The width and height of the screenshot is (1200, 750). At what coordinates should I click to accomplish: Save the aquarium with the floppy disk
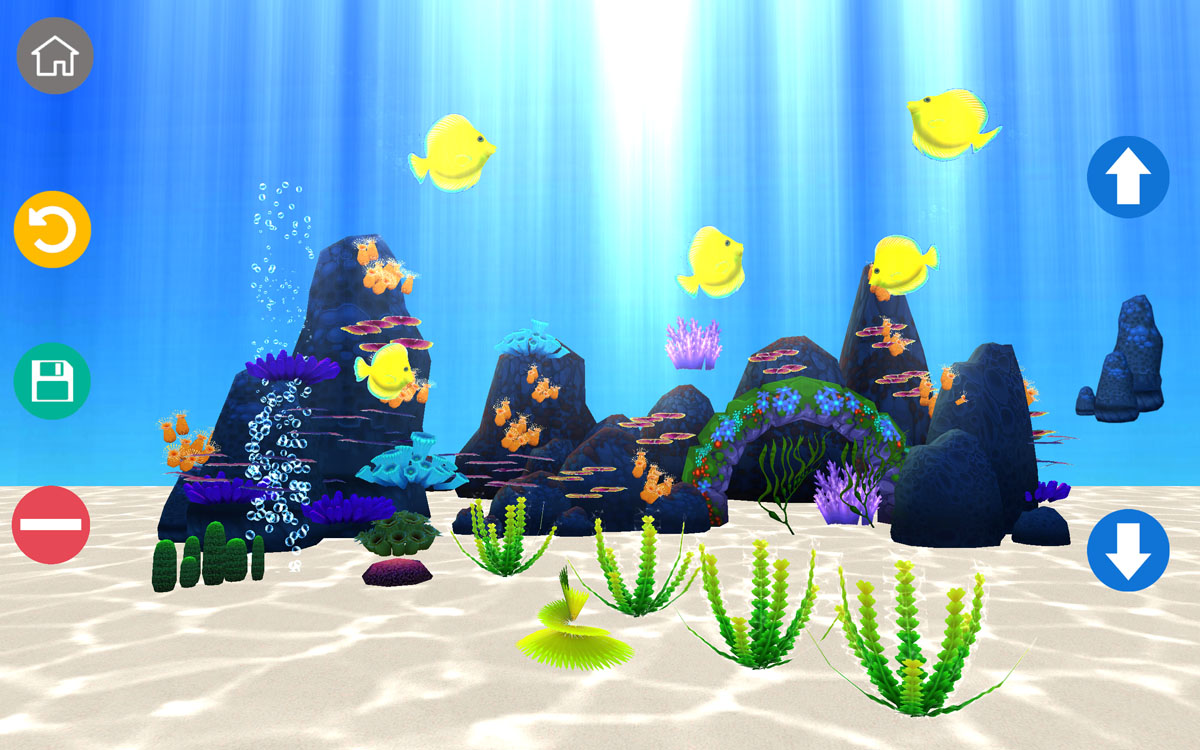tap(52, 380)
